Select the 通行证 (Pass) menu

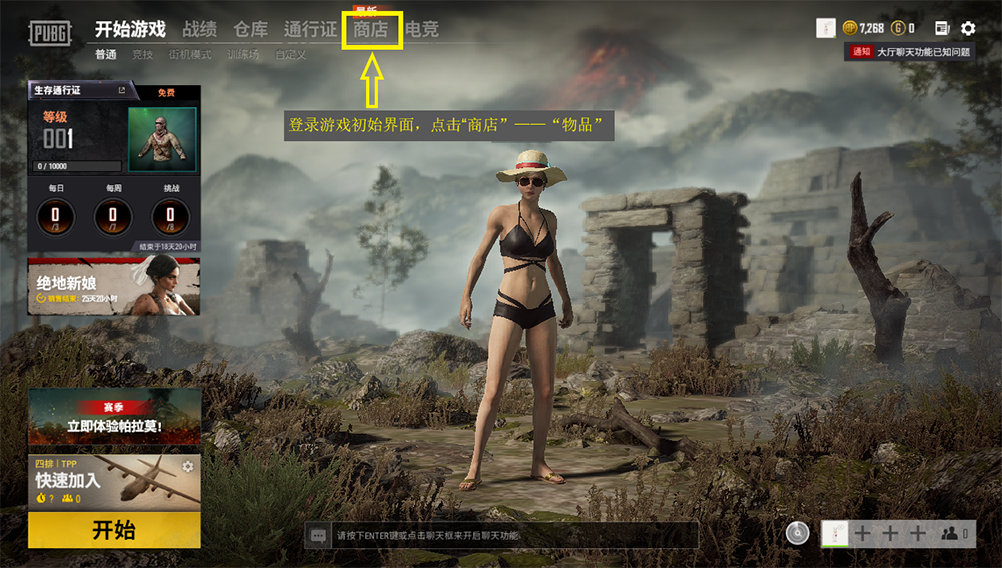(310, 30)
